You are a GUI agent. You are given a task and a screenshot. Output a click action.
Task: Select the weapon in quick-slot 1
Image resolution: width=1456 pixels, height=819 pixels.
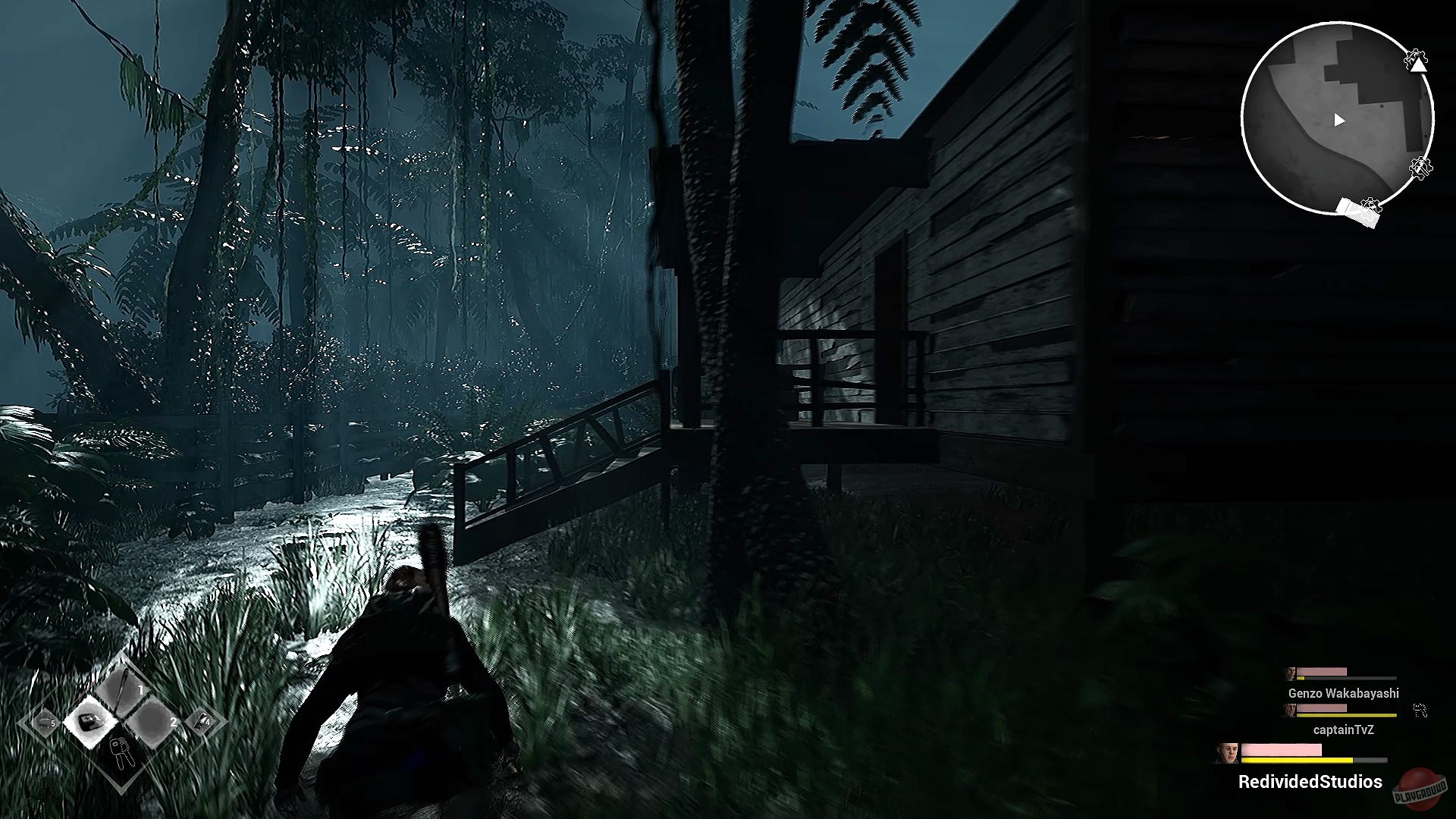coord(123,688)
